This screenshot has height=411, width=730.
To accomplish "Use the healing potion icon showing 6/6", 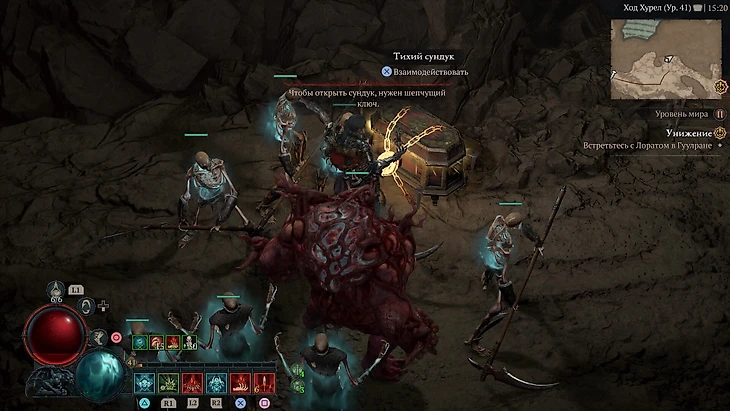I will click(x=57, y=289).
